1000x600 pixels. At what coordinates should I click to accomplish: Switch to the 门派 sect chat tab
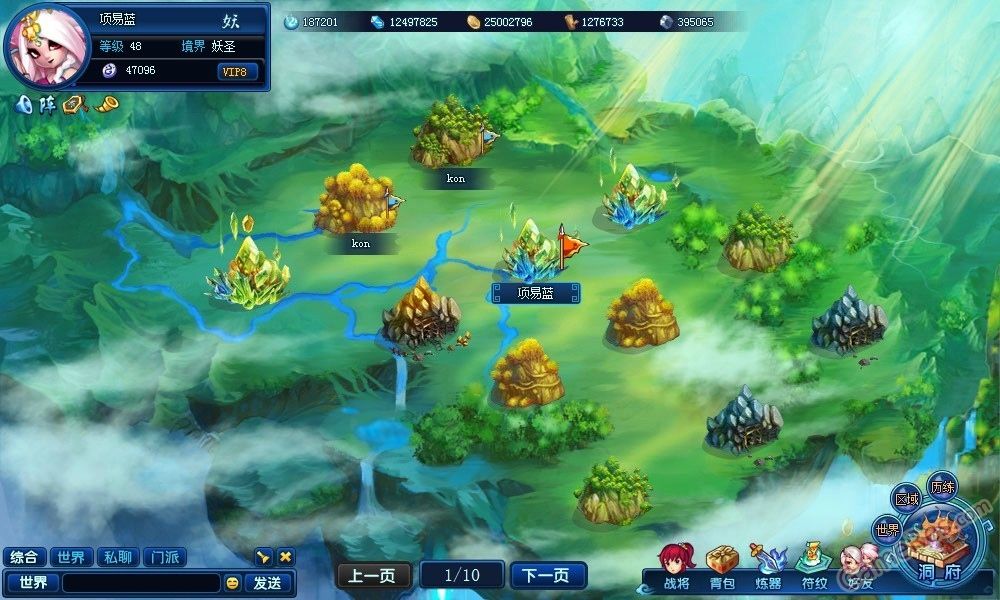164,557
